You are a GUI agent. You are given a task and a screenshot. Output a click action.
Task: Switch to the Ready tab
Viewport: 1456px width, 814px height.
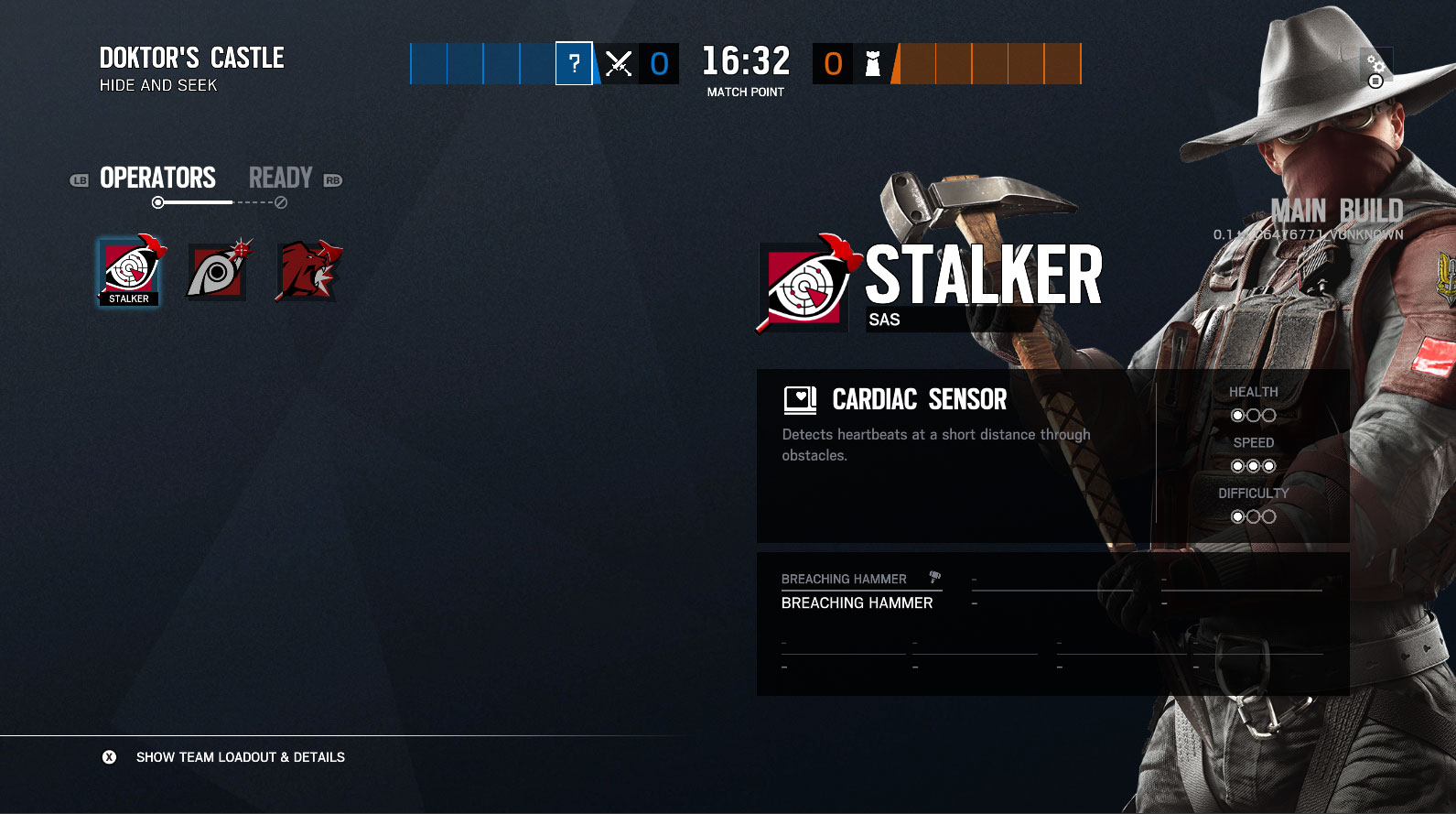[x=281, y=178]
